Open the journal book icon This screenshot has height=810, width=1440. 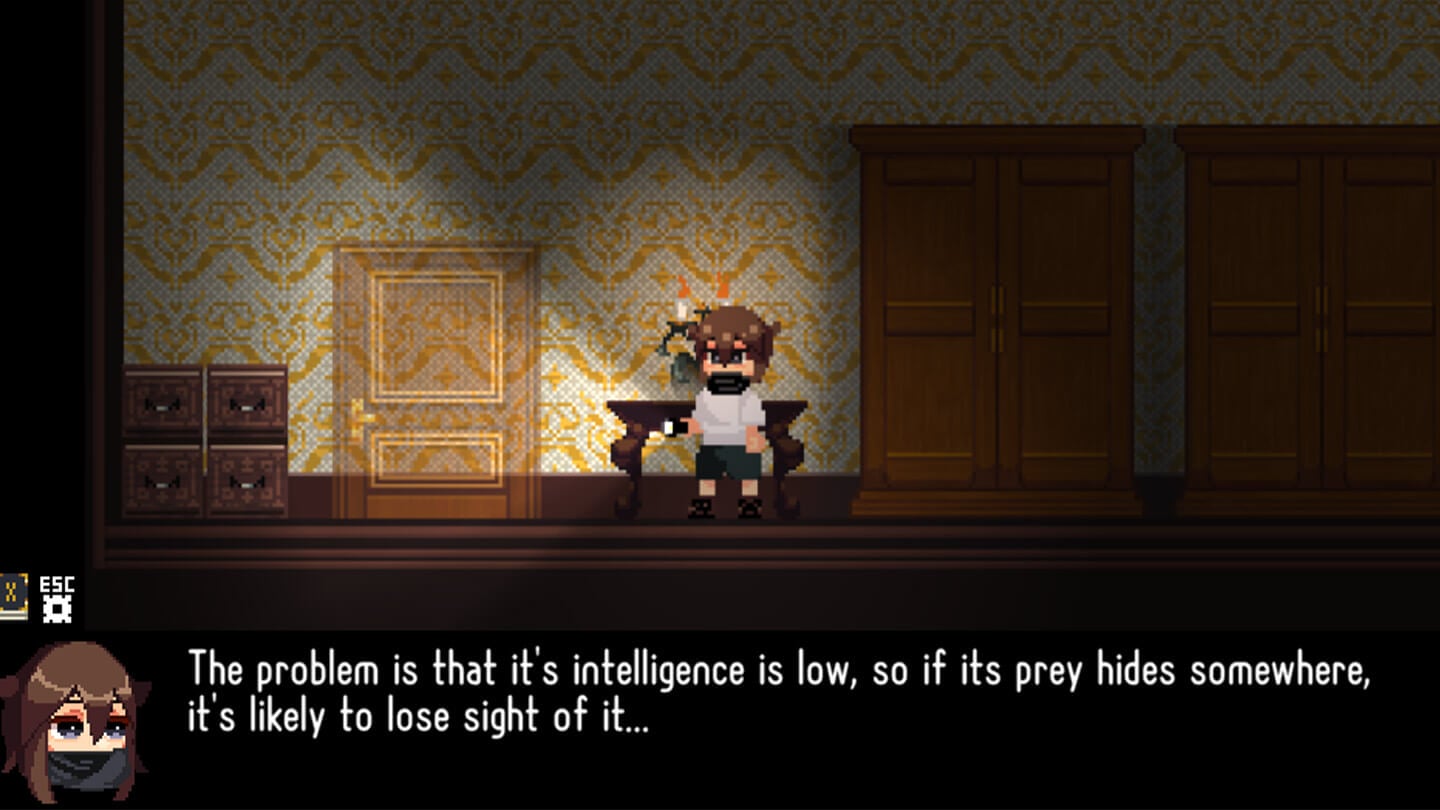(x=13, y=597)
